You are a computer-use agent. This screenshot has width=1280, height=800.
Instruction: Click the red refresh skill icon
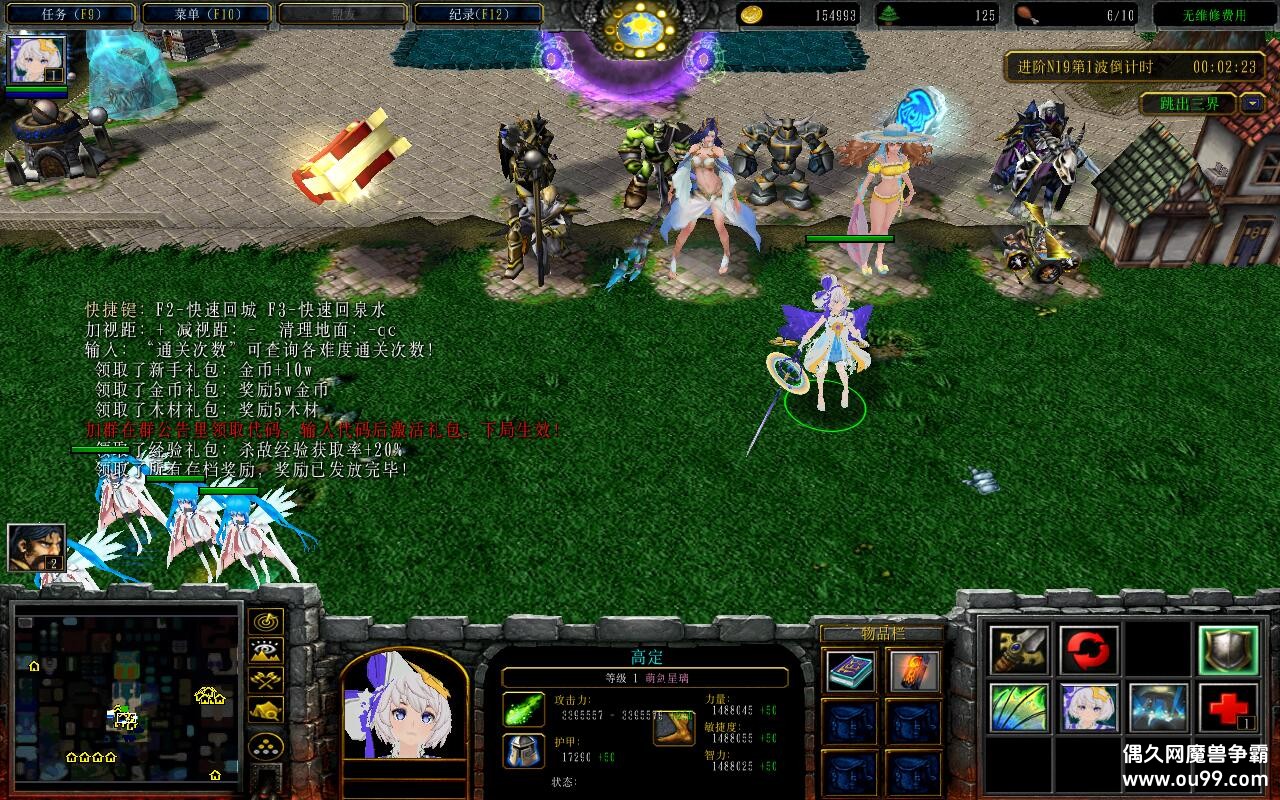[x=1088, y=648]
